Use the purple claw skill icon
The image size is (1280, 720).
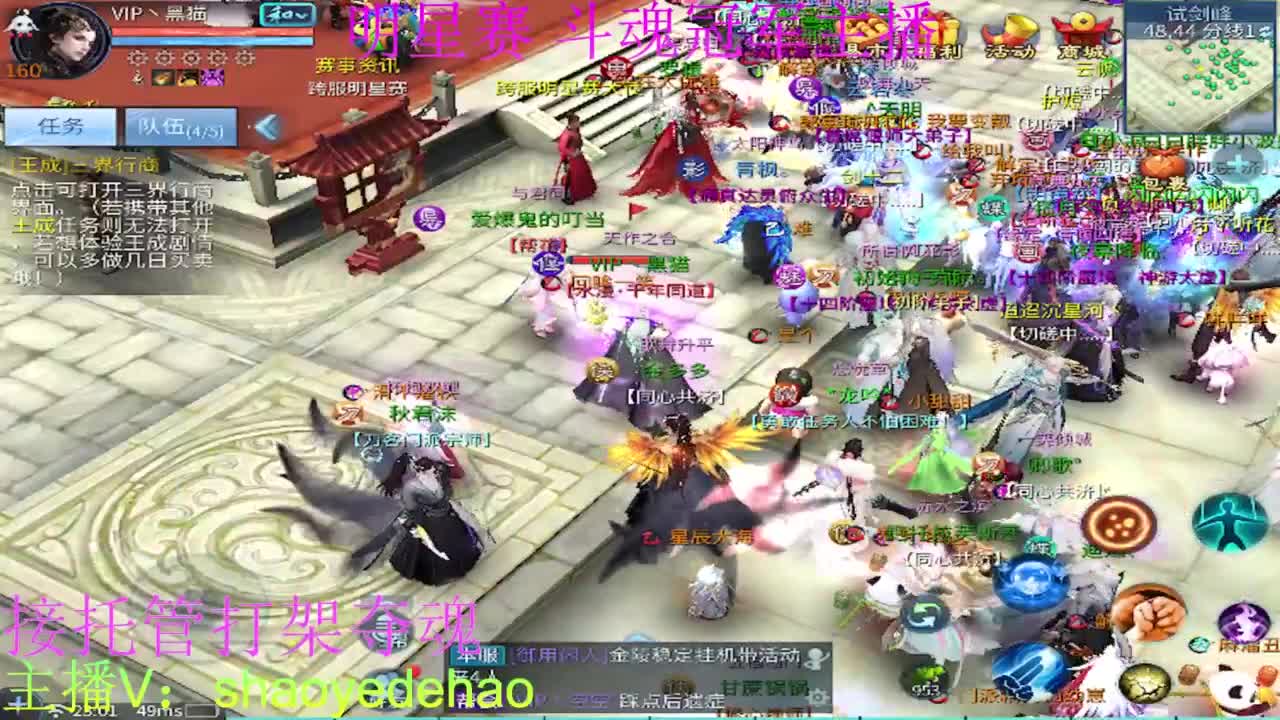(x=1243, y=620)
